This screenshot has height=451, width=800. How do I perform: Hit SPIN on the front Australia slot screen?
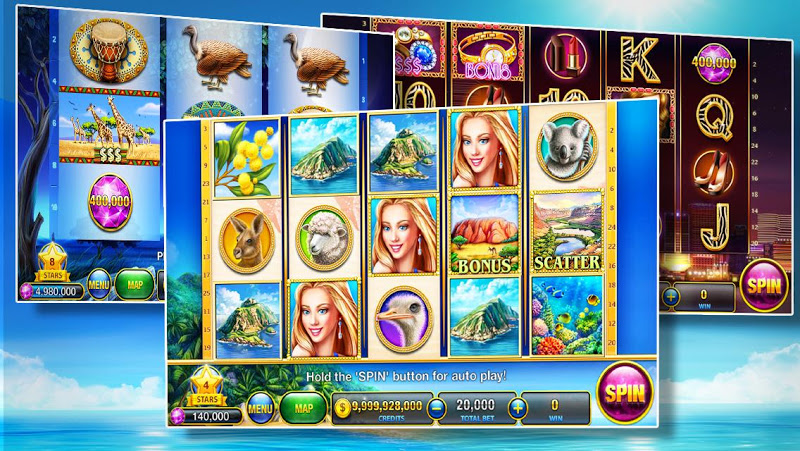[624, 391]
